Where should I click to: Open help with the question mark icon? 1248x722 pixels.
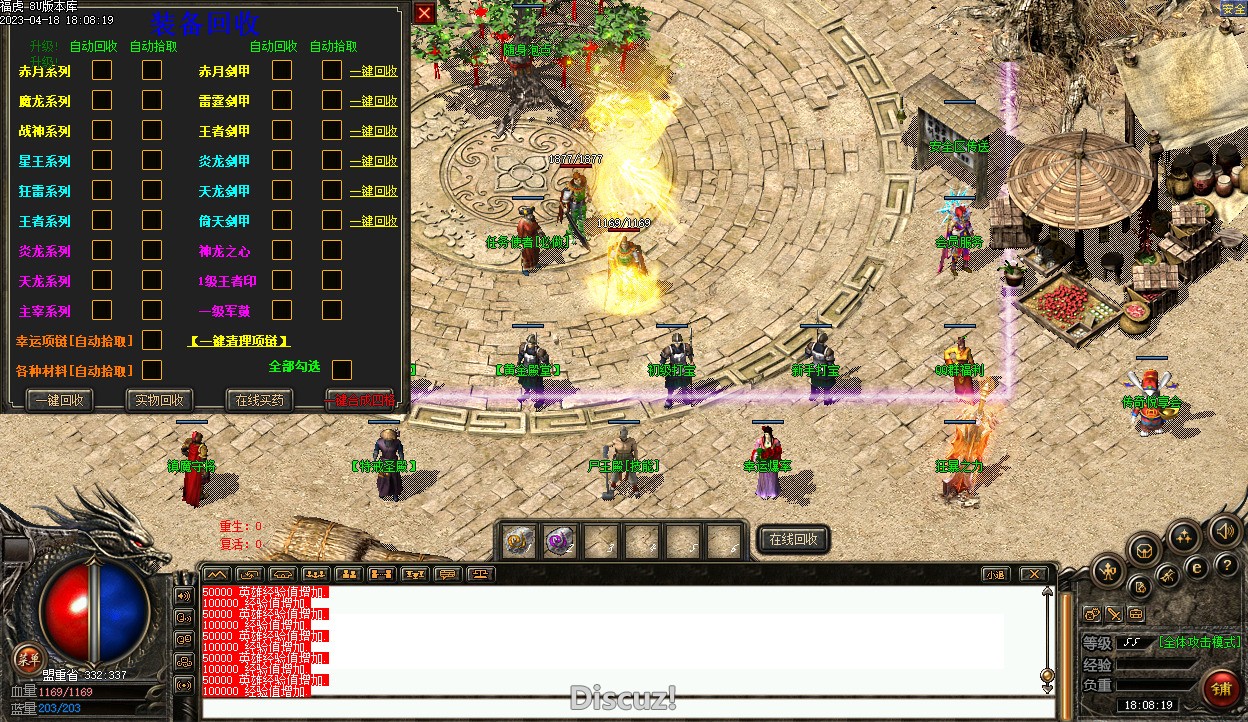[x=1227, y=566]
